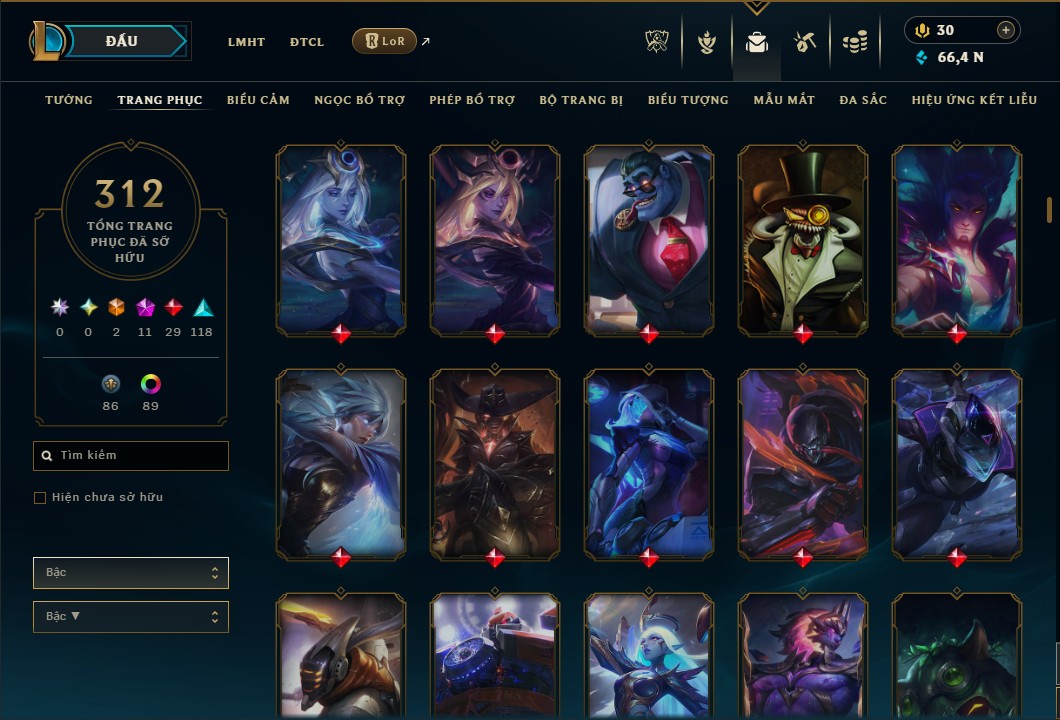1060x720 pixels.
Task: Switch to the MẪU MẮT tab
Action: click(784, 100)
